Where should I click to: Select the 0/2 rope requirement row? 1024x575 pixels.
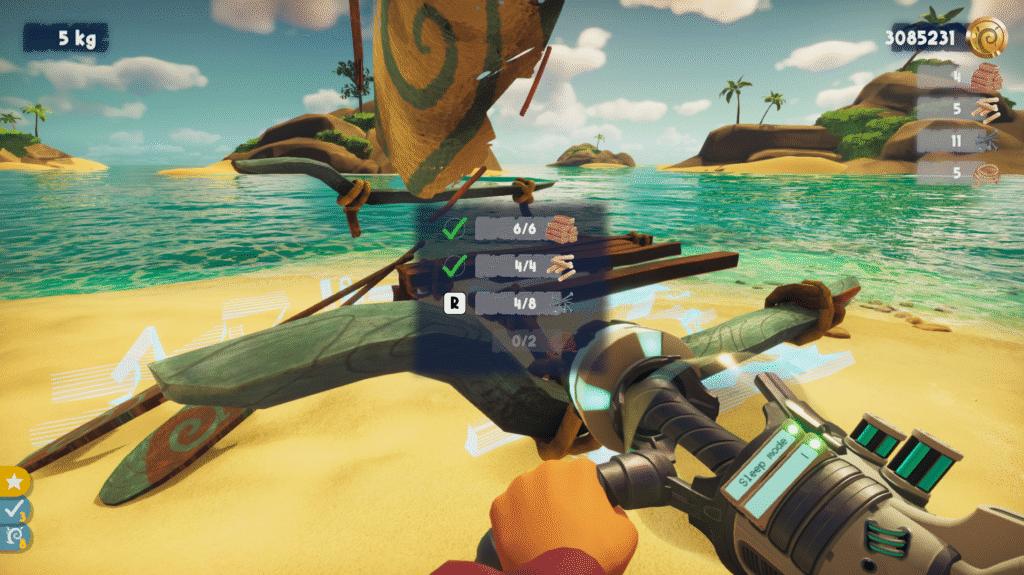(x=526, y=341)
